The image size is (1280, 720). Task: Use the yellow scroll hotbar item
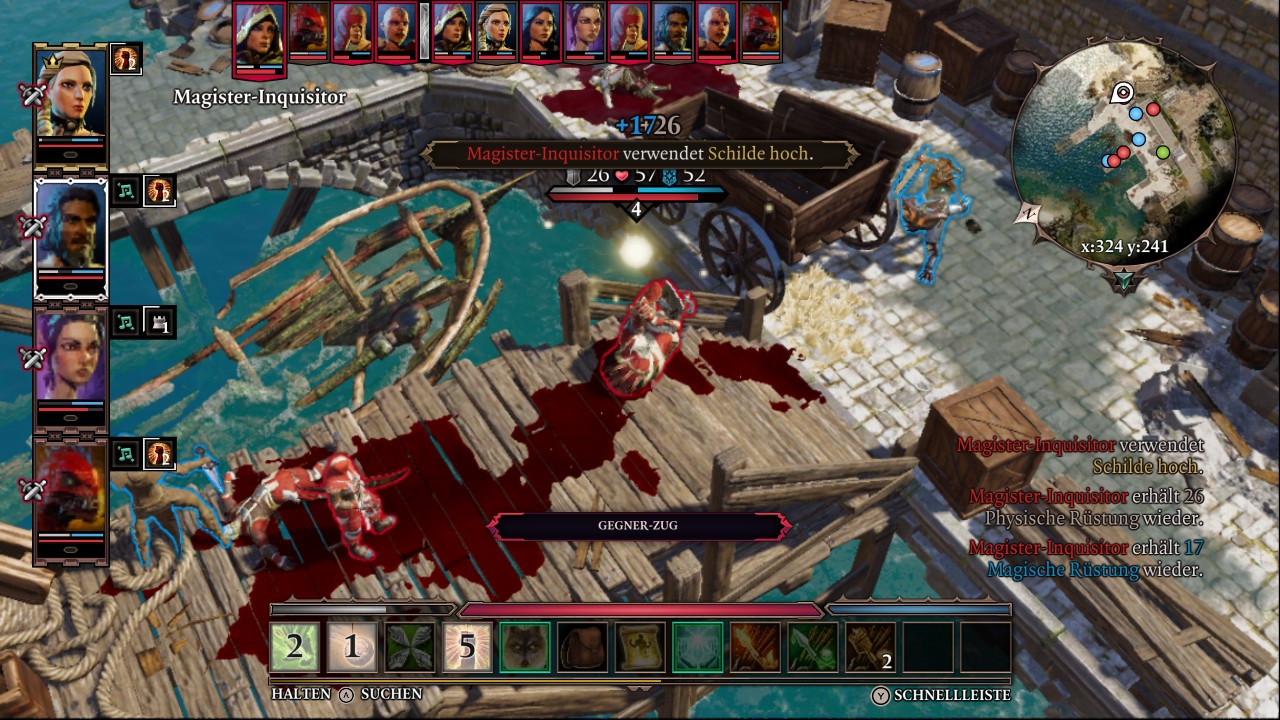point(640,647)
